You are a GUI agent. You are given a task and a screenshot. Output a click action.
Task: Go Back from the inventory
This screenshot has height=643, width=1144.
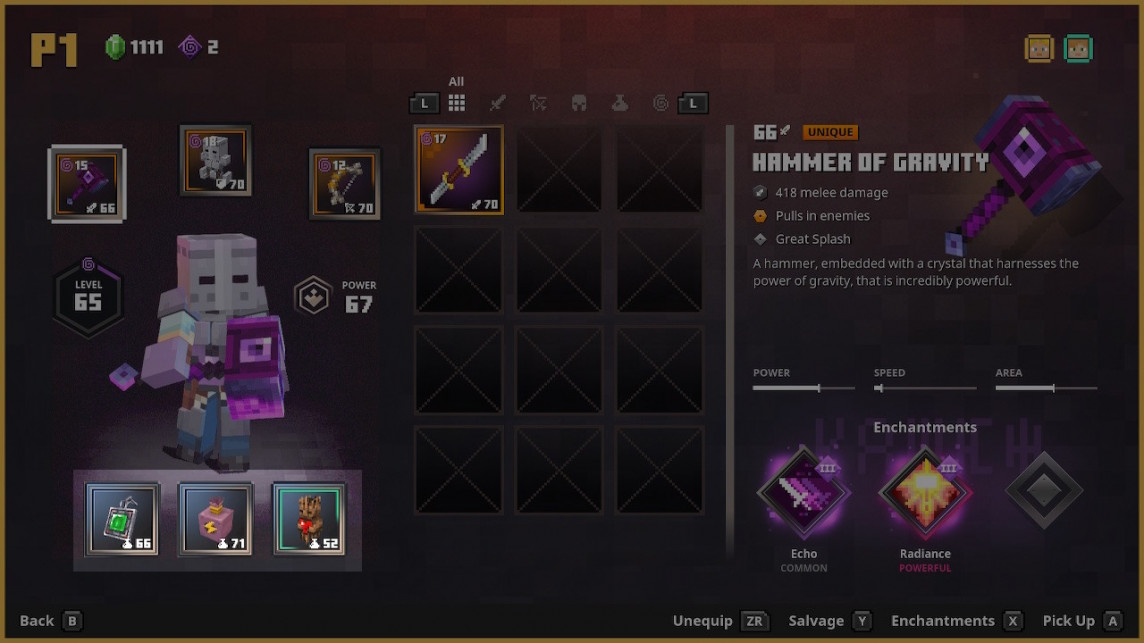pyautogui.click(x=50, y=621)
